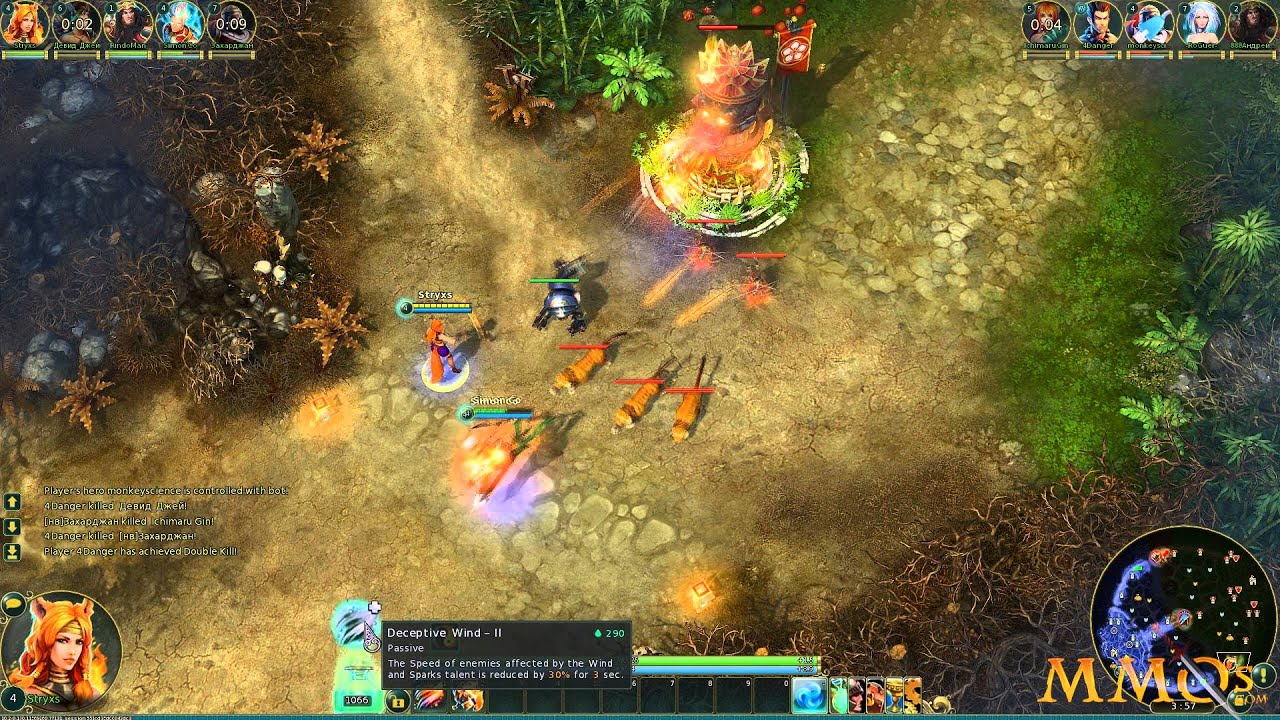The image size is (1280, 720).
Task: Use the blue swirl ability
Action: pos(809,697)
